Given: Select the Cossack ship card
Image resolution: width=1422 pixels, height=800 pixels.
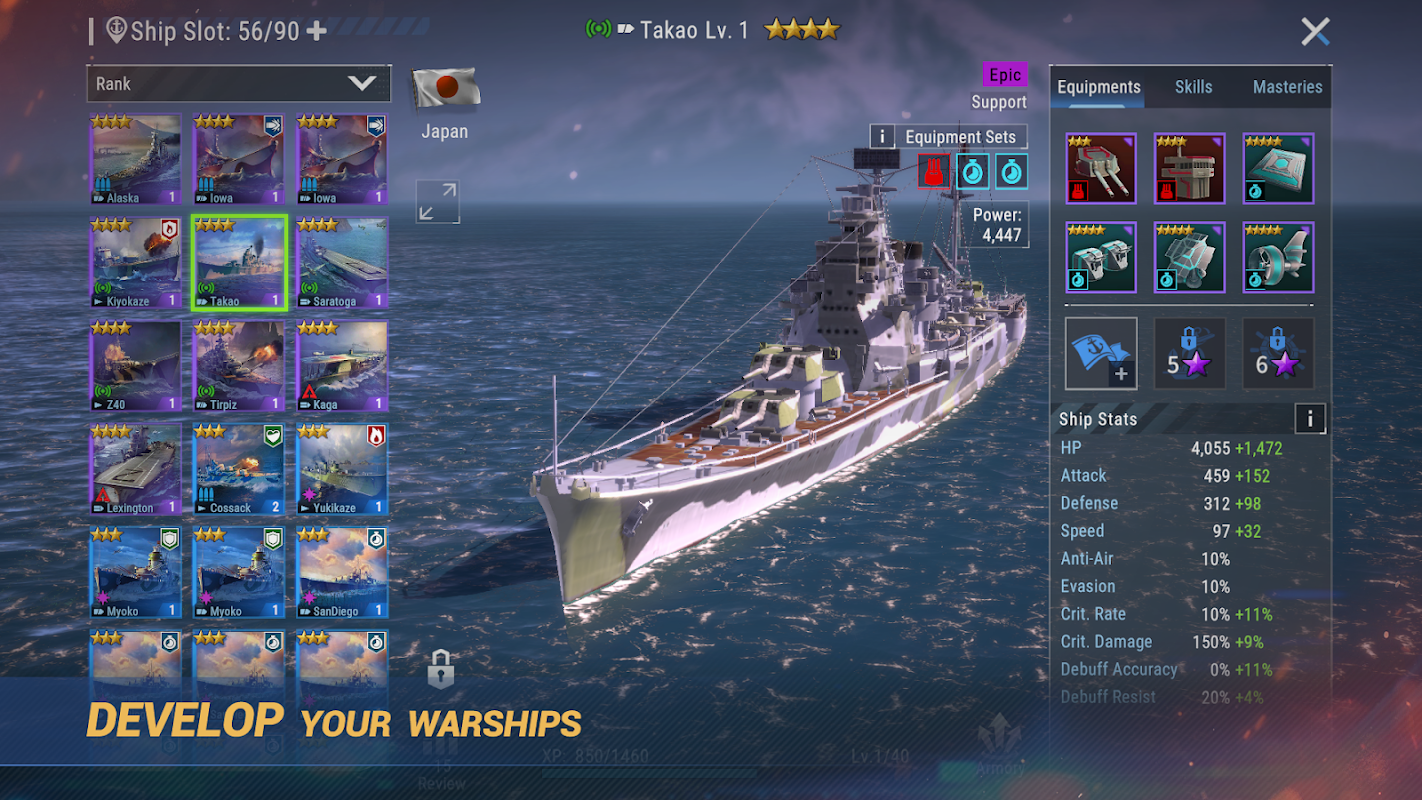Looking at the screenshot, I should pyautogui.click(x=239, y=469).
